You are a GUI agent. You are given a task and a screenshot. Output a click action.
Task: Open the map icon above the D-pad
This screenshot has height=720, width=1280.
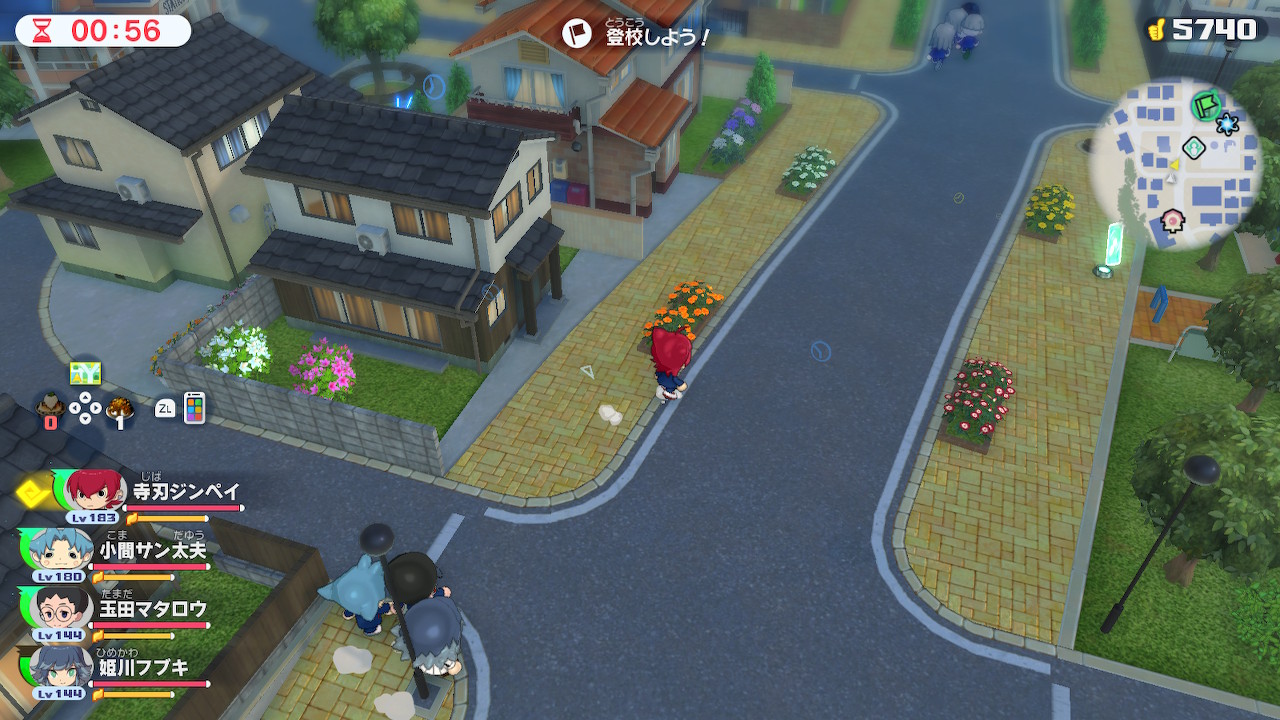[85, 373]
